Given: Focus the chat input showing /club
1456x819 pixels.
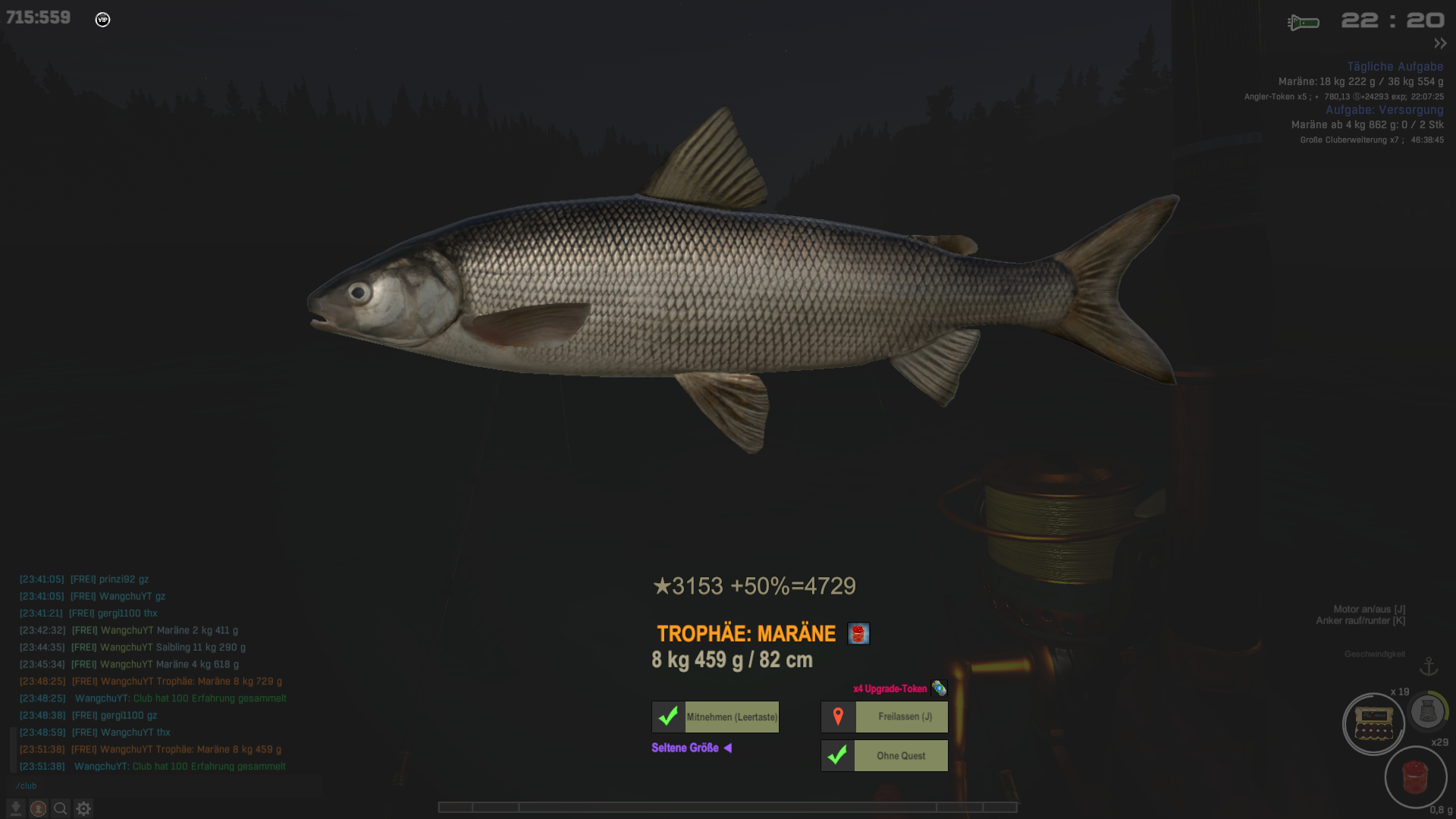Looking at the screenshot, I should [x=152, y=786].
